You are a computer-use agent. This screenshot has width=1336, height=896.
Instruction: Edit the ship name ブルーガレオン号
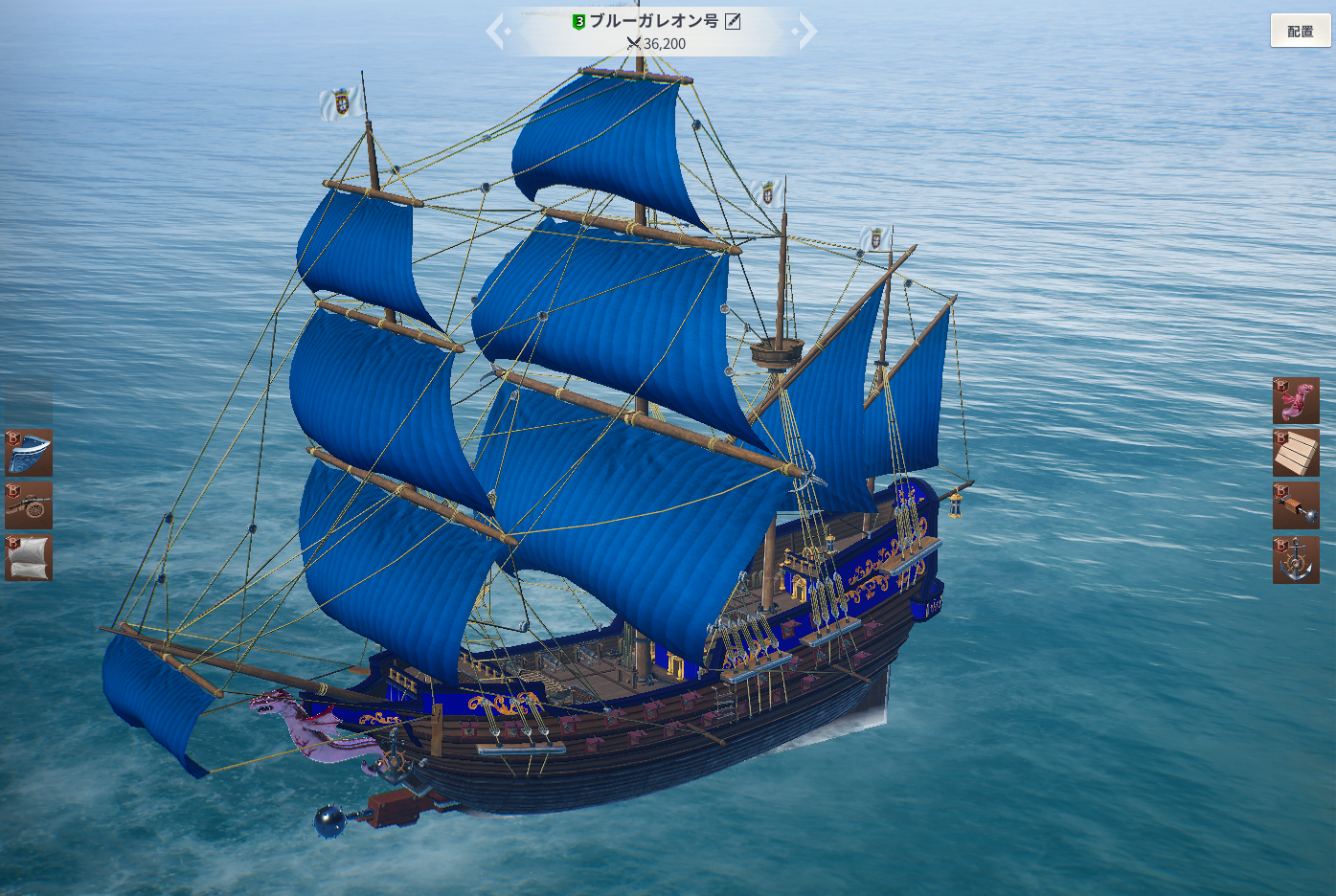pyautogui.click(x=733, y=21)
